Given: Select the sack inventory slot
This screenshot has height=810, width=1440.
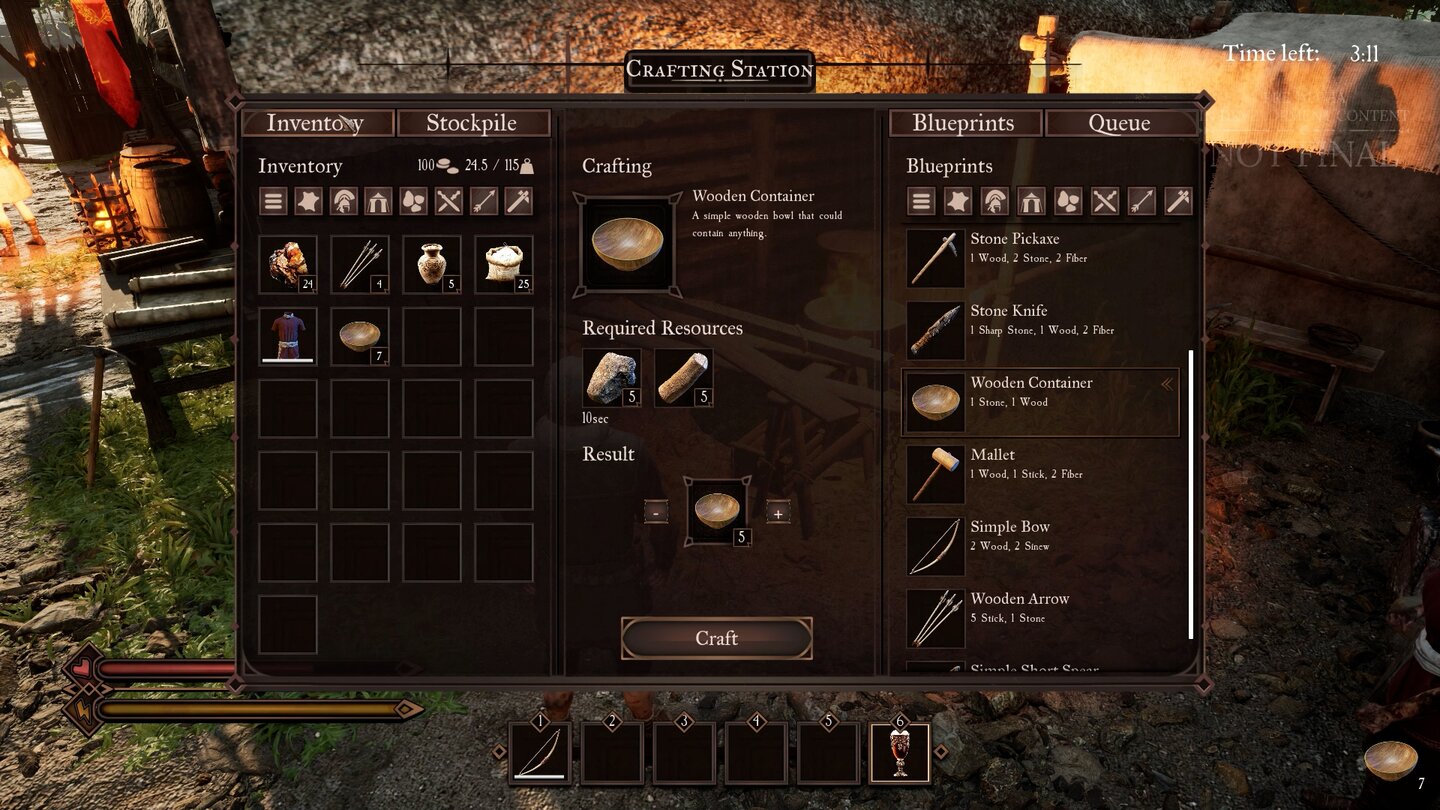Looking at the screenshot, I should click(x=504, y=265).
